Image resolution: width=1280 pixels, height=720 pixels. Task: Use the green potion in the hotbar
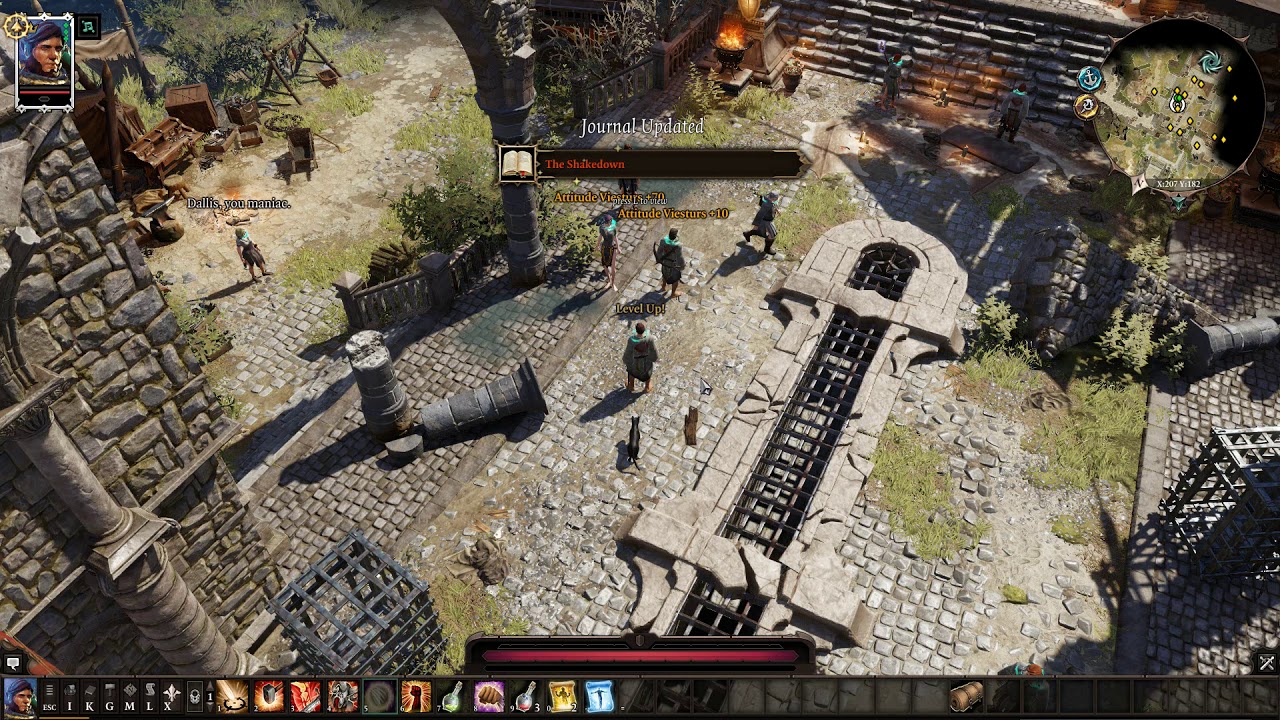453,695
